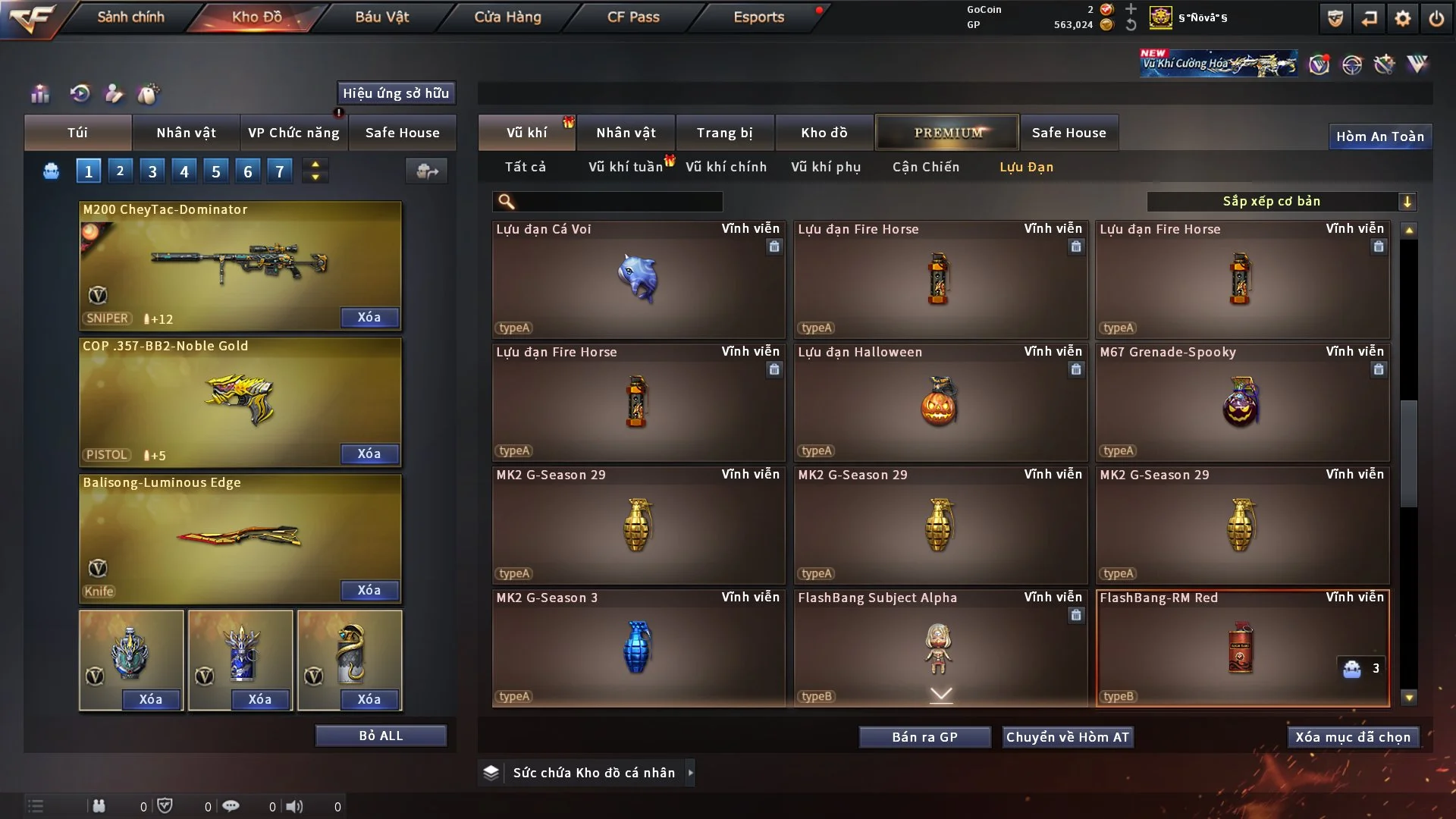Open the Esports section

coord(758,17)
